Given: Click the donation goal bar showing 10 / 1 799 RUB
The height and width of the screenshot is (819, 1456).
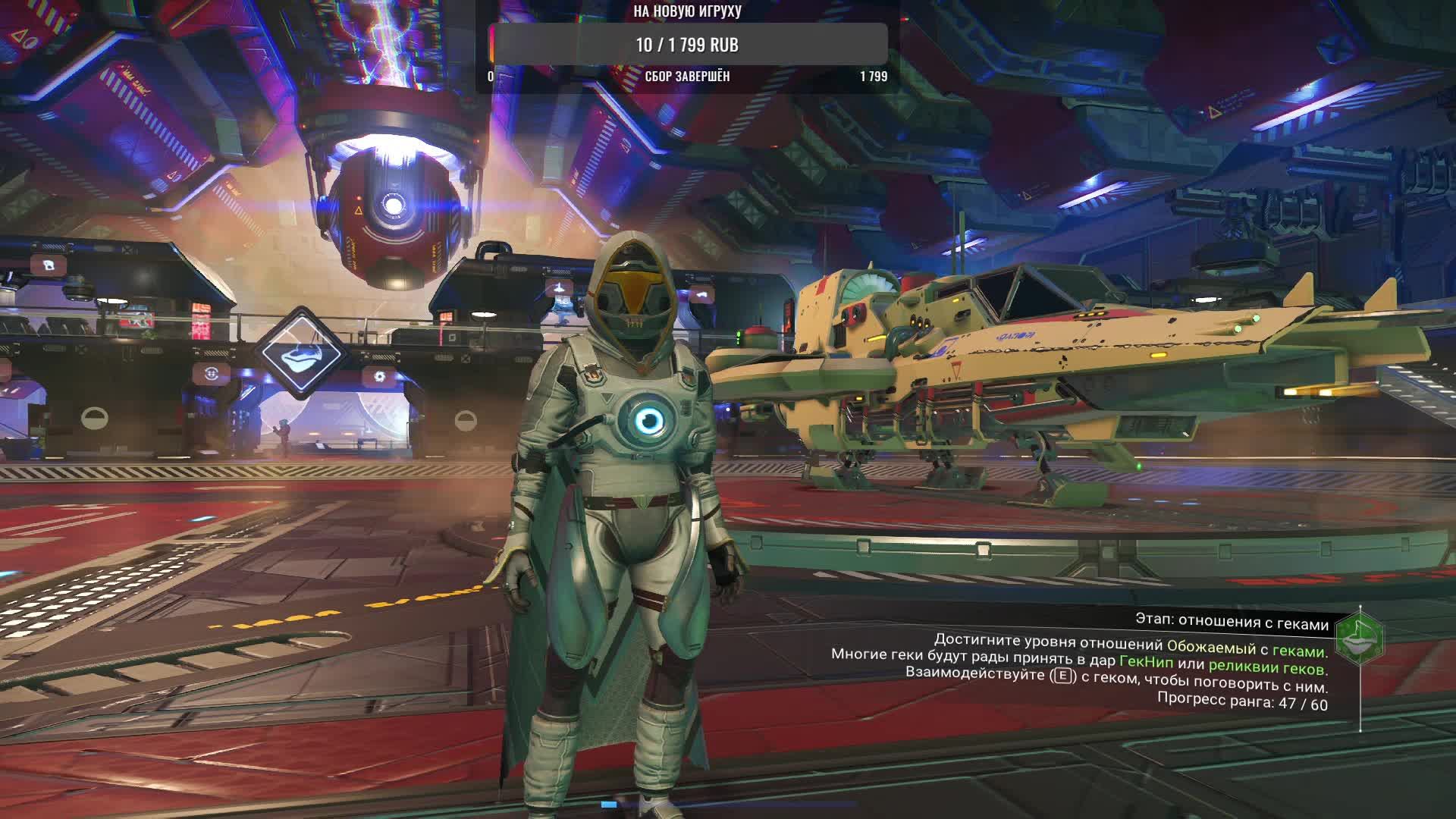Looking at the screenshot, I should 688,45.
